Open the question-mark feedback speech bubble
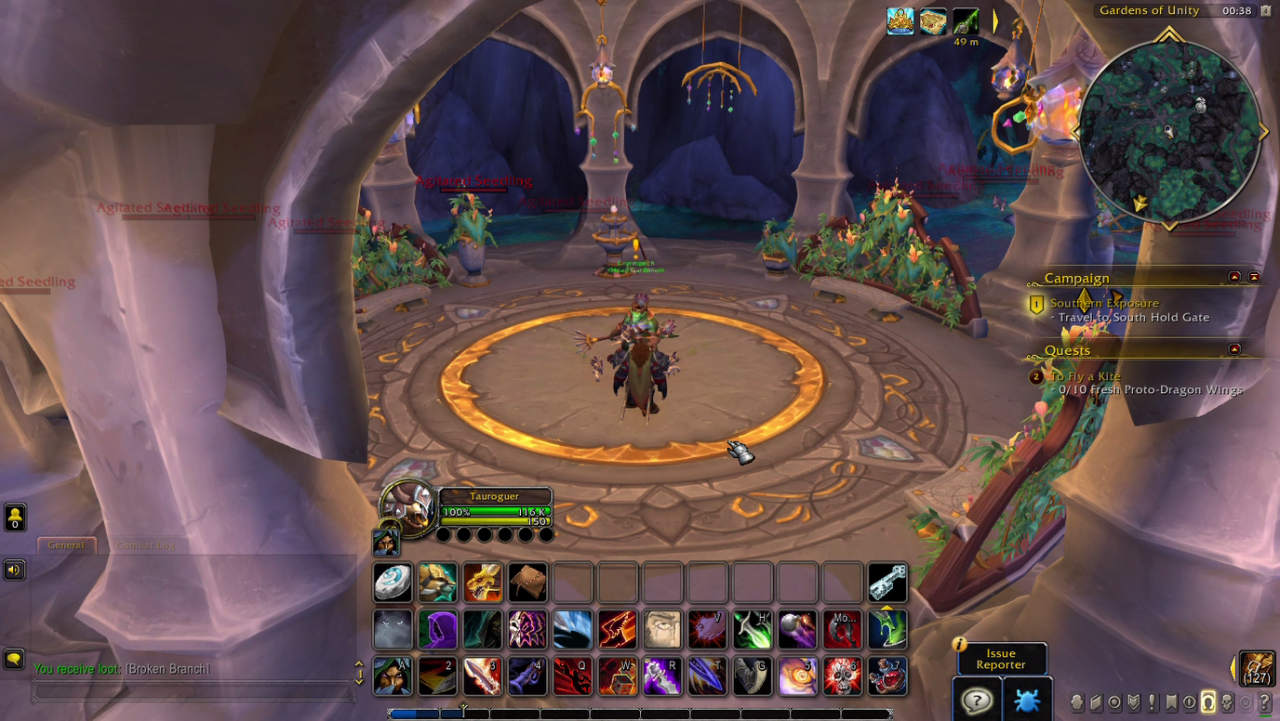The width and height of the screenshot is (1280, 721). [x=976, y=699]
